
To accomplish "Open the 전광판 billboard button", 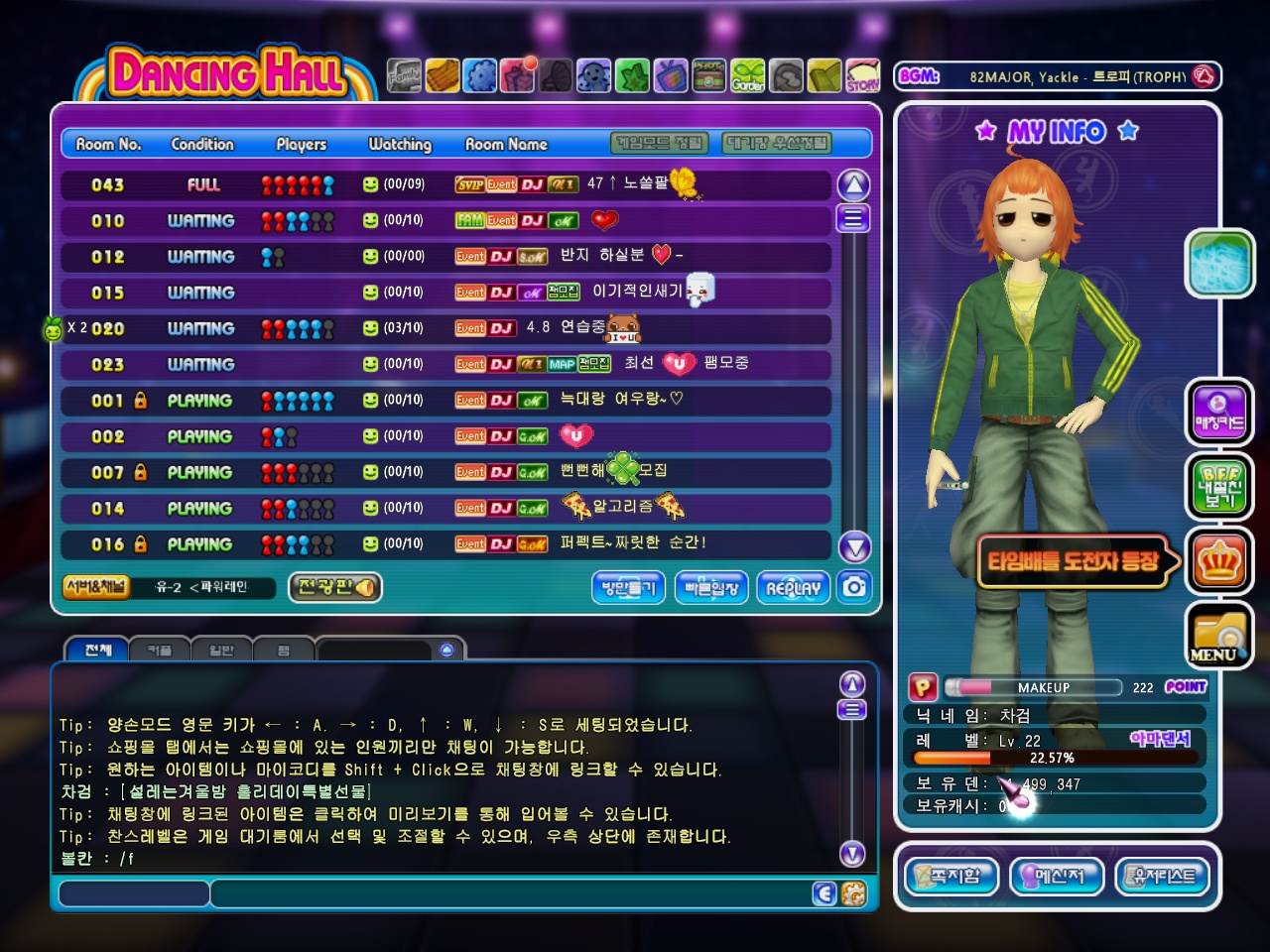I will (335, 587).
